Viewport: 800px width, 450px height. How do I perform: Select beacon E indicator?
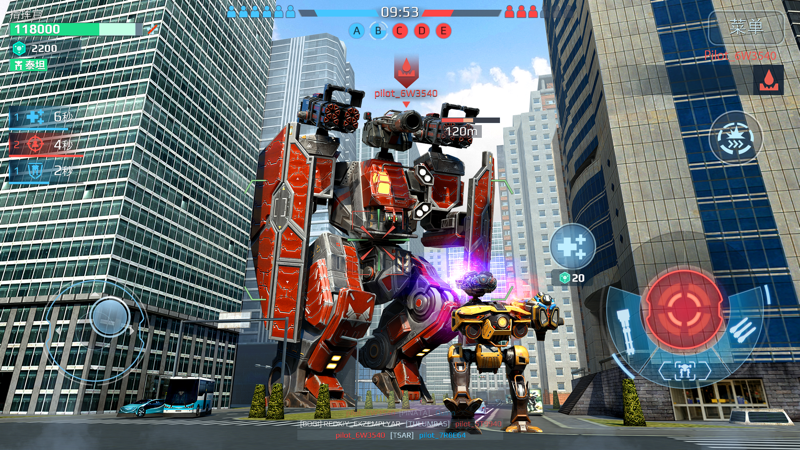pyautogui.click(x=443, y=31)
